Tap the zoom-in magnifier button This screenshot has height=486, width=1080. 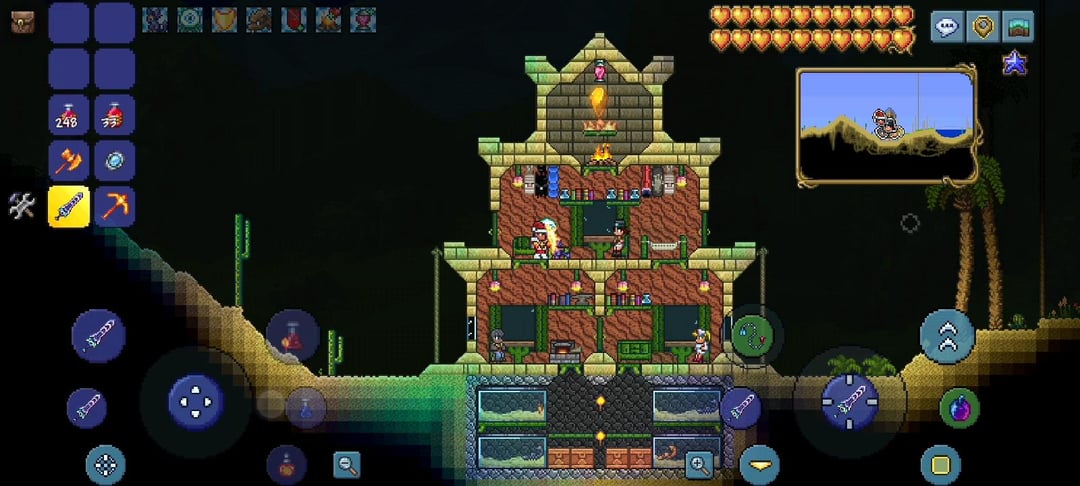(699, 463)
